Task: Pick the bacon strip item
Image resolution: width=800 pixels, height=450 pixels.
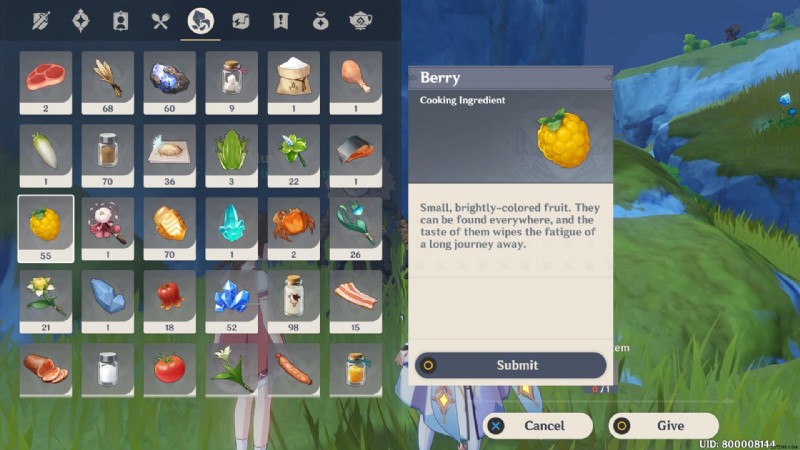Action: click(356, 295)
